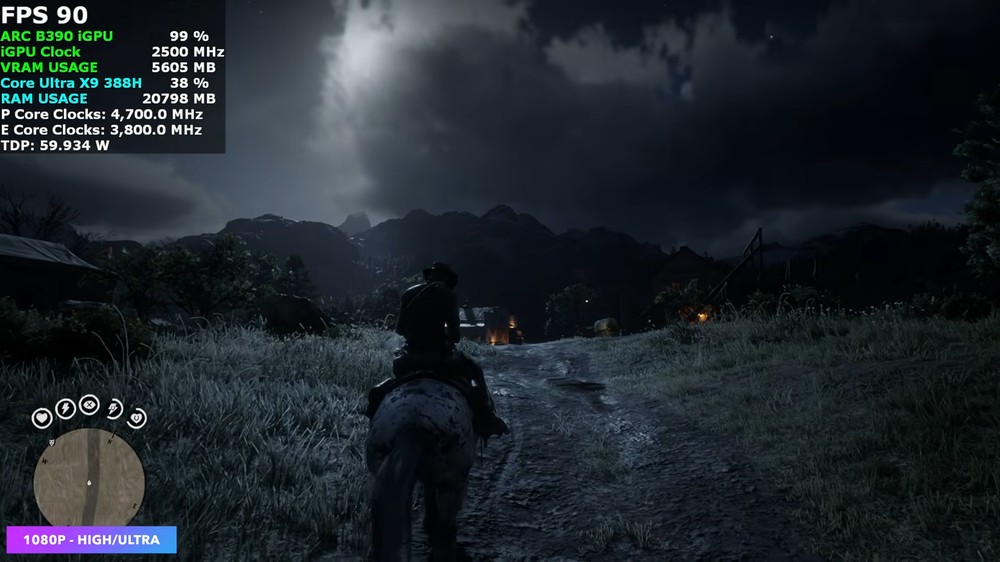Select the horse stamina core icon

(x=114, y=407)
